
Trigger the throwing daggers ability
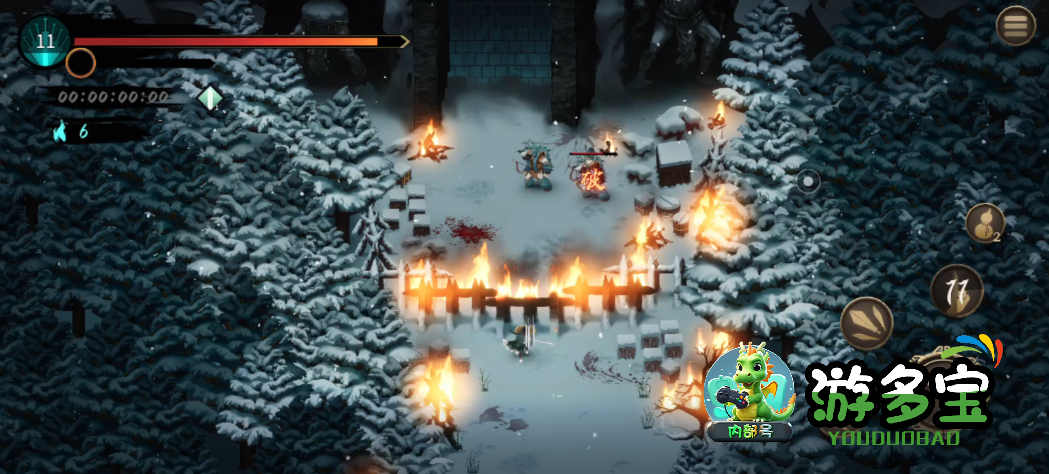(867, 323)
